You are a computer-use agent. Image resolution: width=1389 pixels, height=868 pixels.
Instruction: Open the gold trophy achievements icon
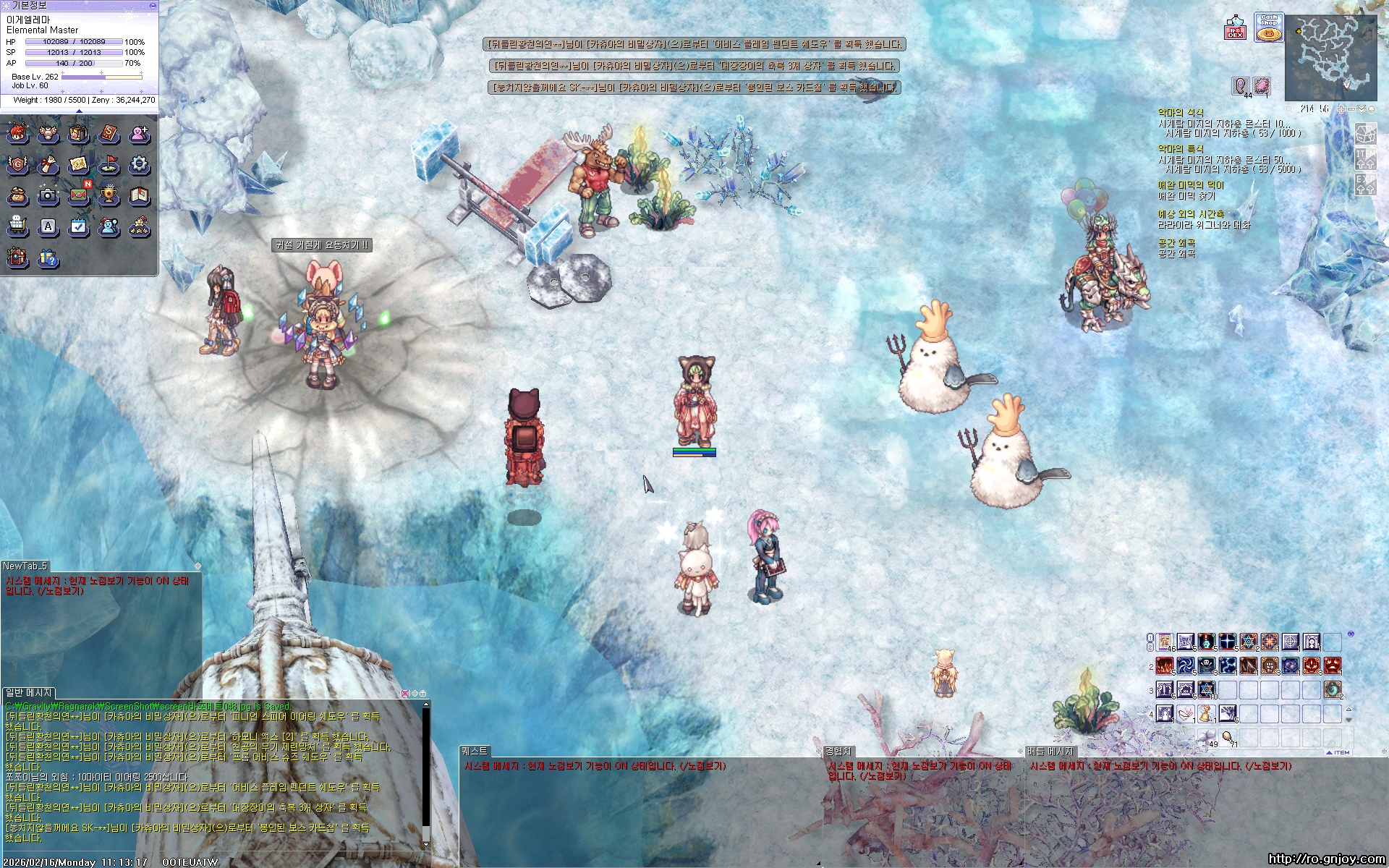109,195
